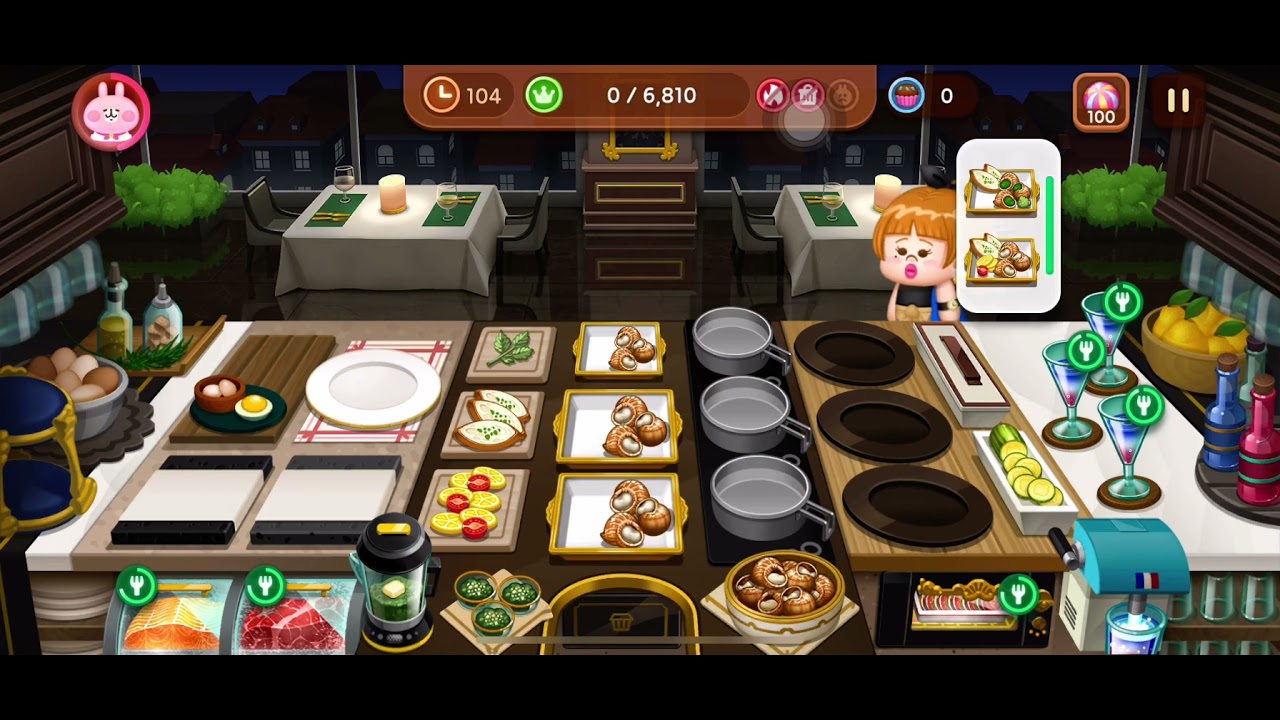Use the rainbow candy booster showing 100
Viewport: 1280px width, 720px height.
[x=1100, y=102]
